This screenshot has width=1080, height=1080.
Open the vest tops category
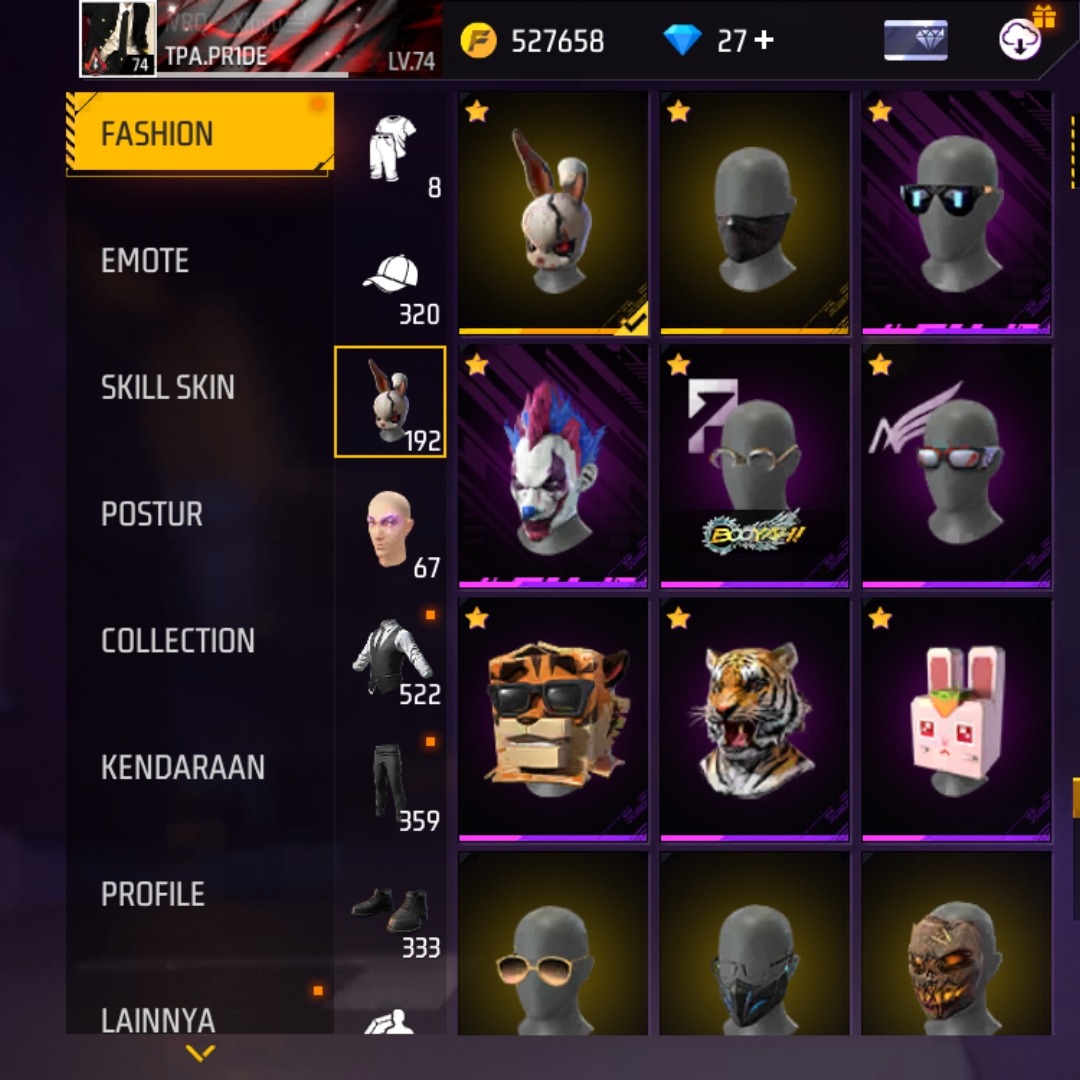[391, 657]
